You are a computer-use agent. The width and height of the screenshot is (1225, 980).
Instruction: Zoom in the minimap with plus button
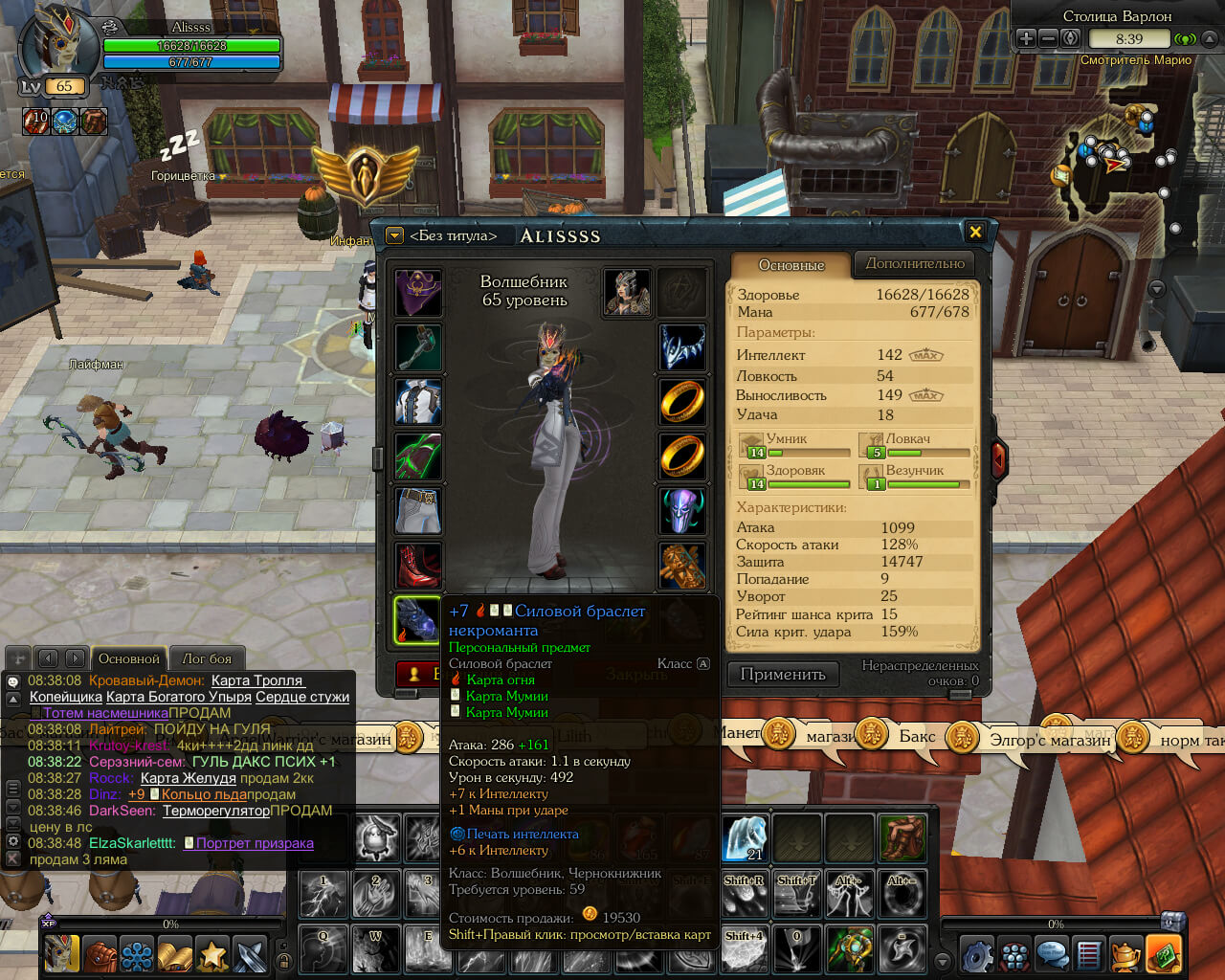pos(1026,38)
